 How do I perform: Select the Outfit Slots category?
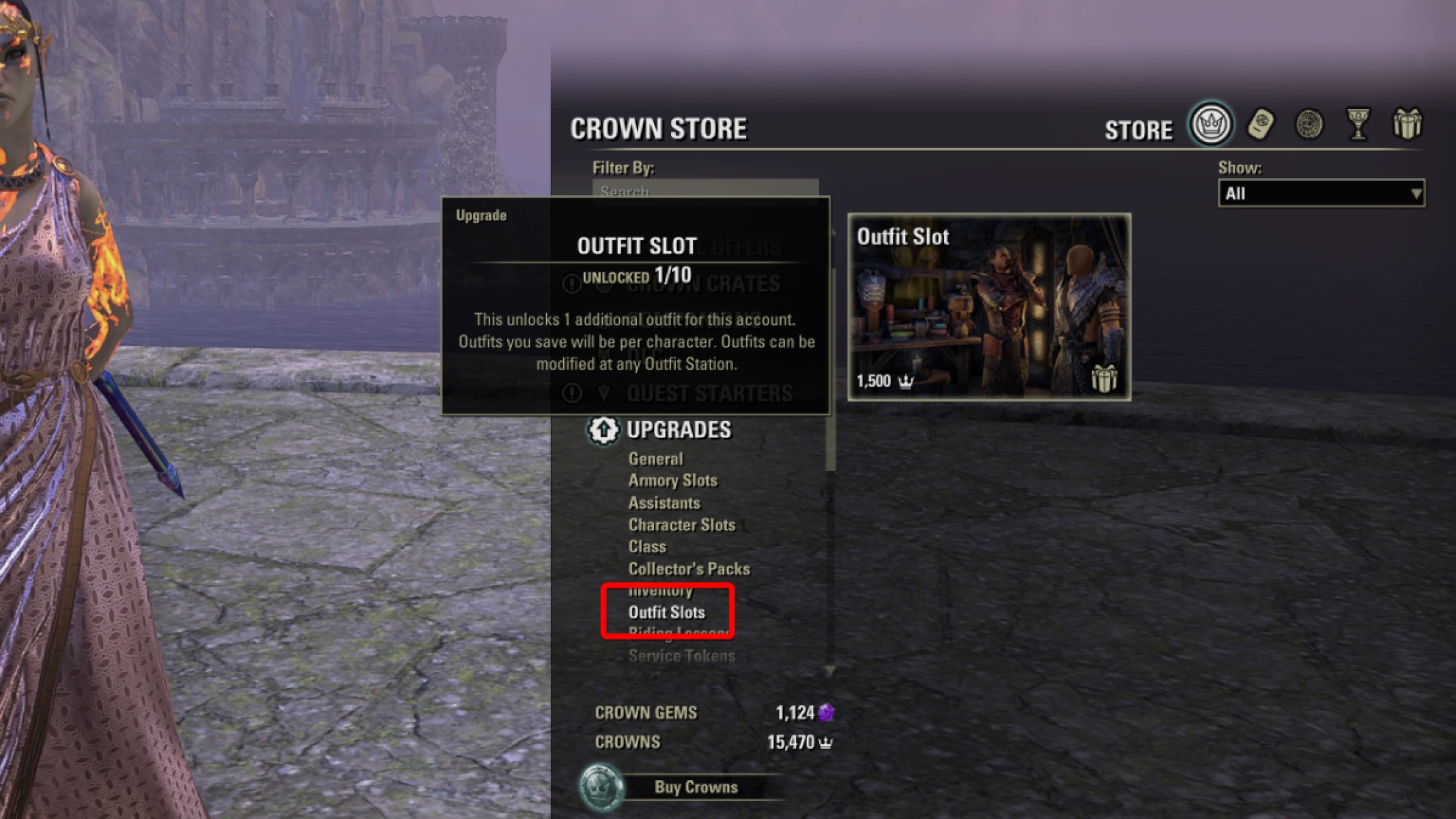667,612
